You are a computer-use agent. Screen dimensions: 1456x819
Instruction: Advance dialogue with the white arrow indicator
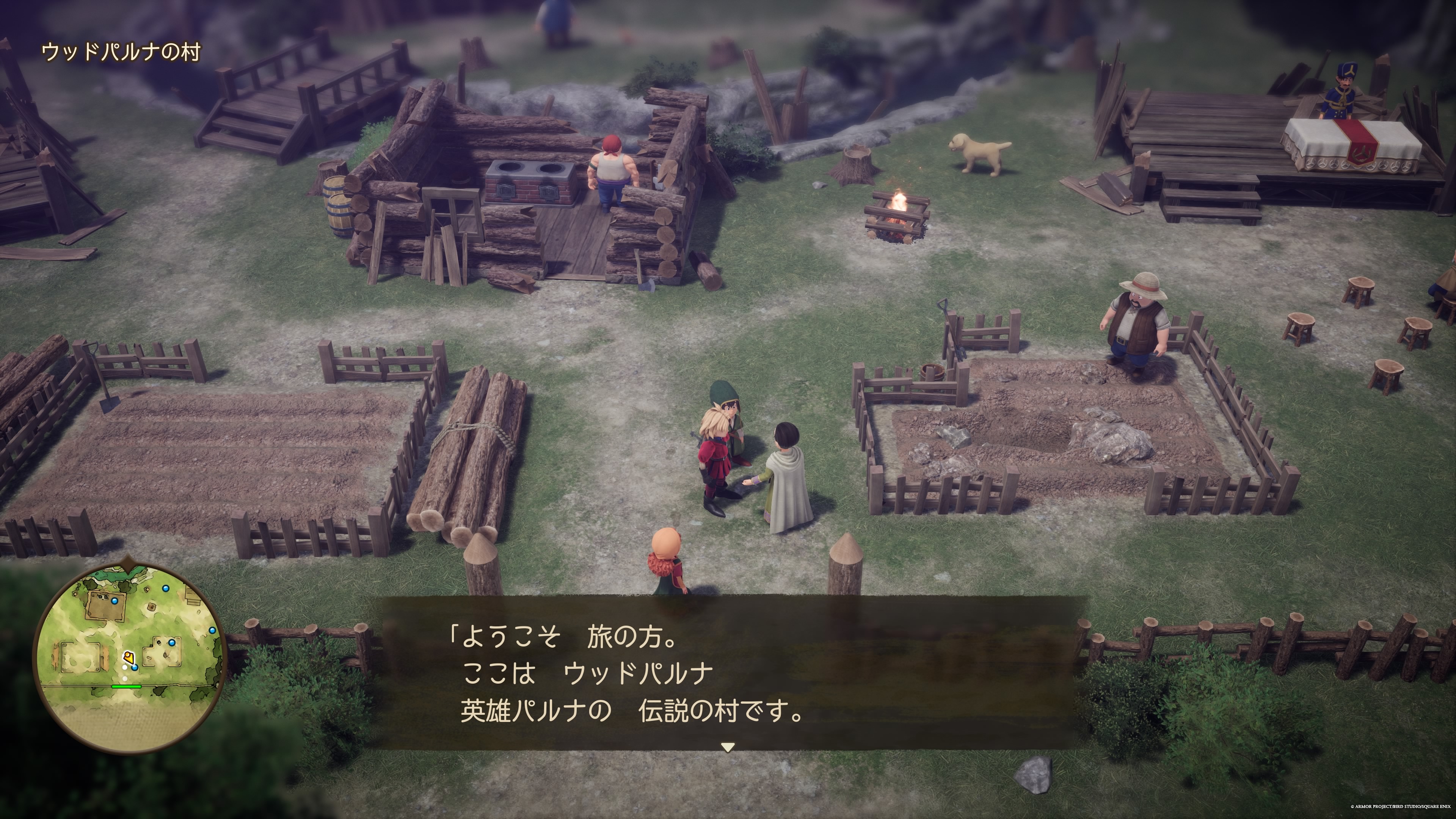[728, 747]
